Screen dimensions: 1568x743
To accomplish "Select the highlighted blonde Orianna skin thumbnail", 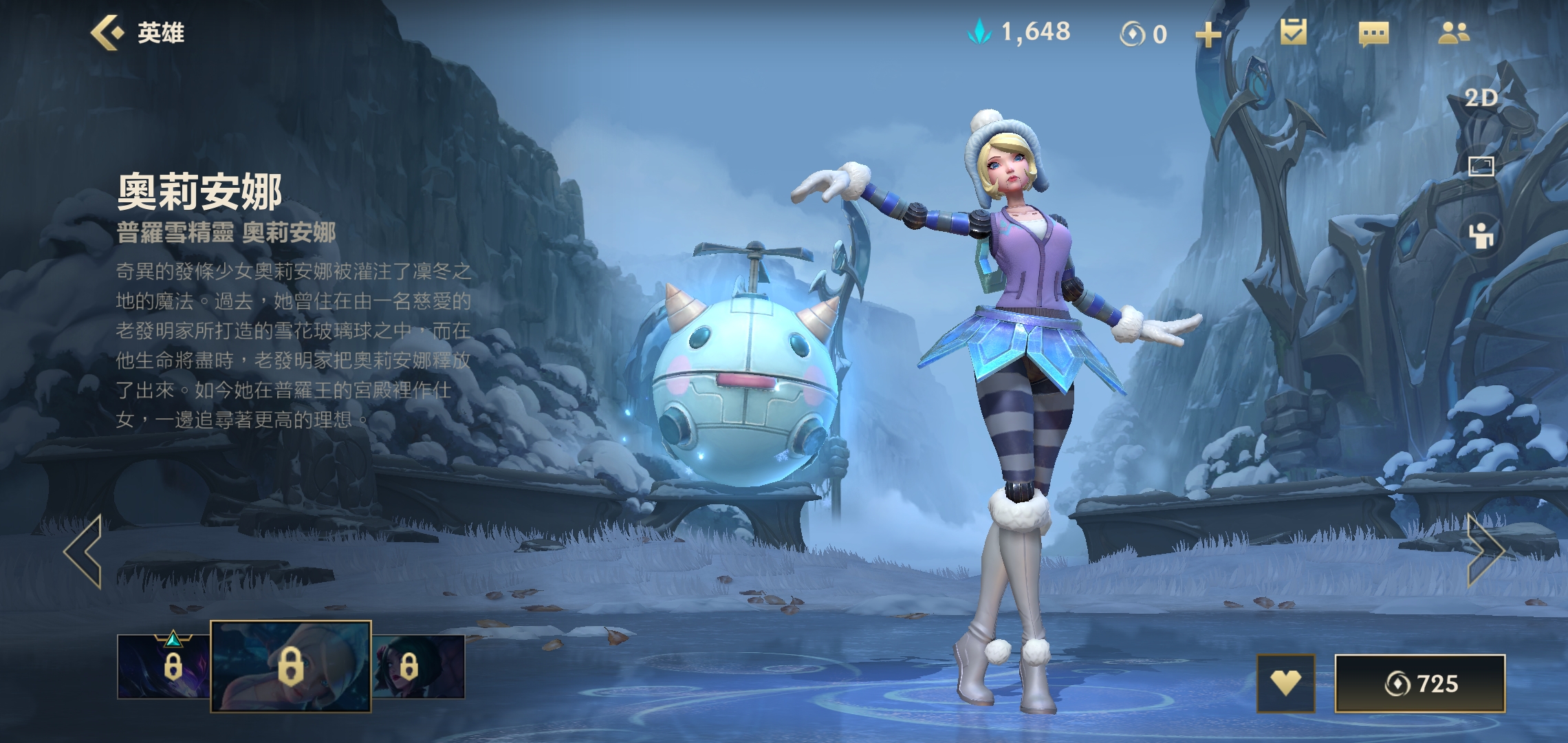I will click(x=290, y=666).
